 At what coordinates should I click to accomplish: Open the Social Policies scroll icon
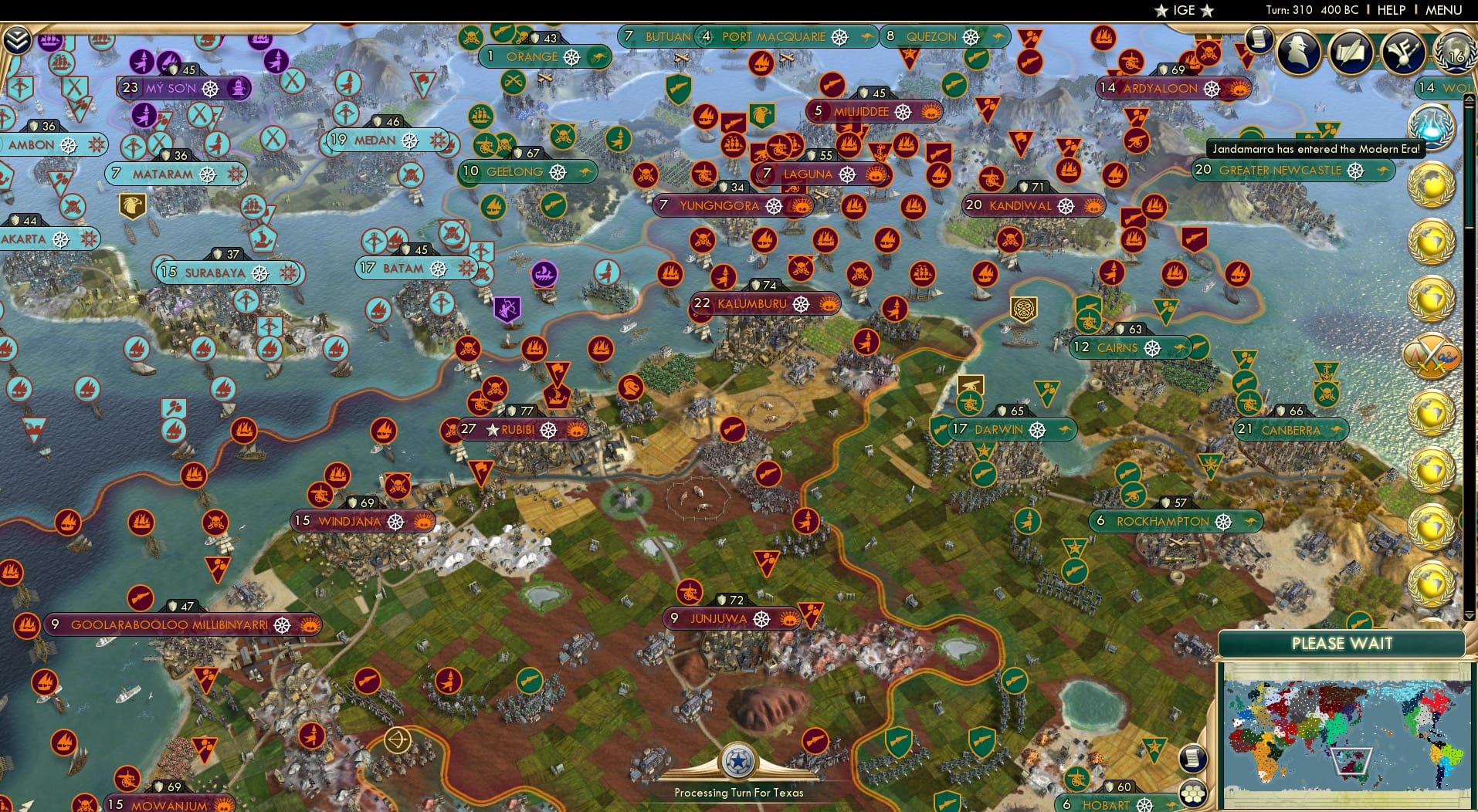pos(1351,52)
